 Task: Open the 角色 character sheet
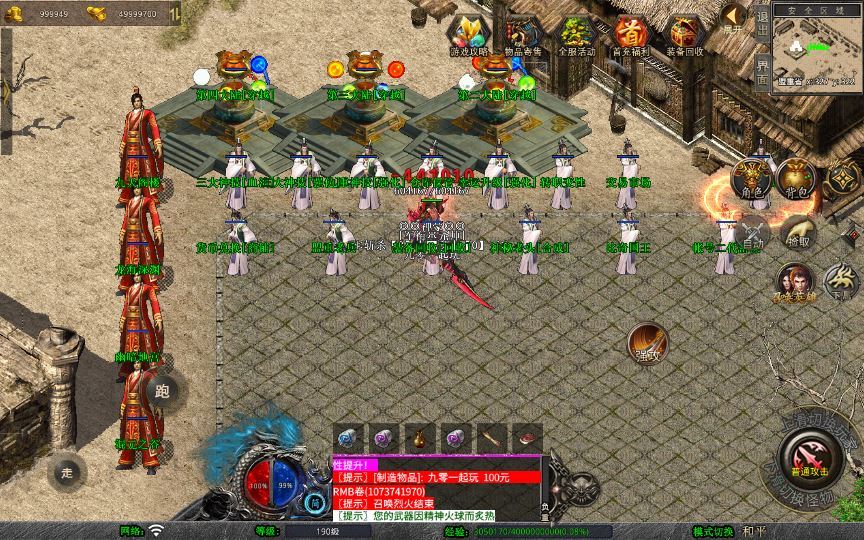point(751,178)
